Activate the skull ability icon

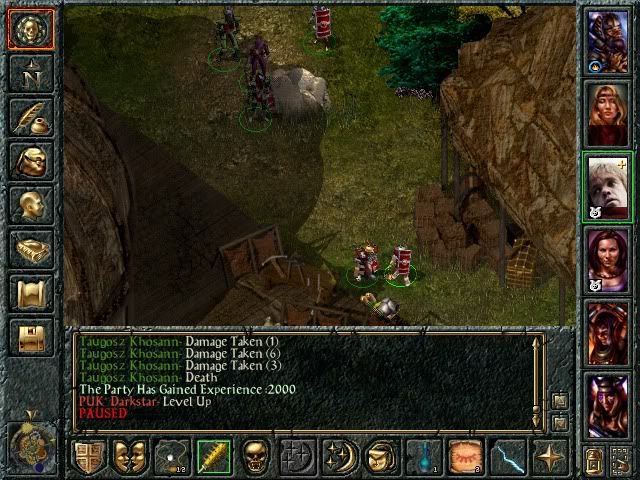[256, 457]
